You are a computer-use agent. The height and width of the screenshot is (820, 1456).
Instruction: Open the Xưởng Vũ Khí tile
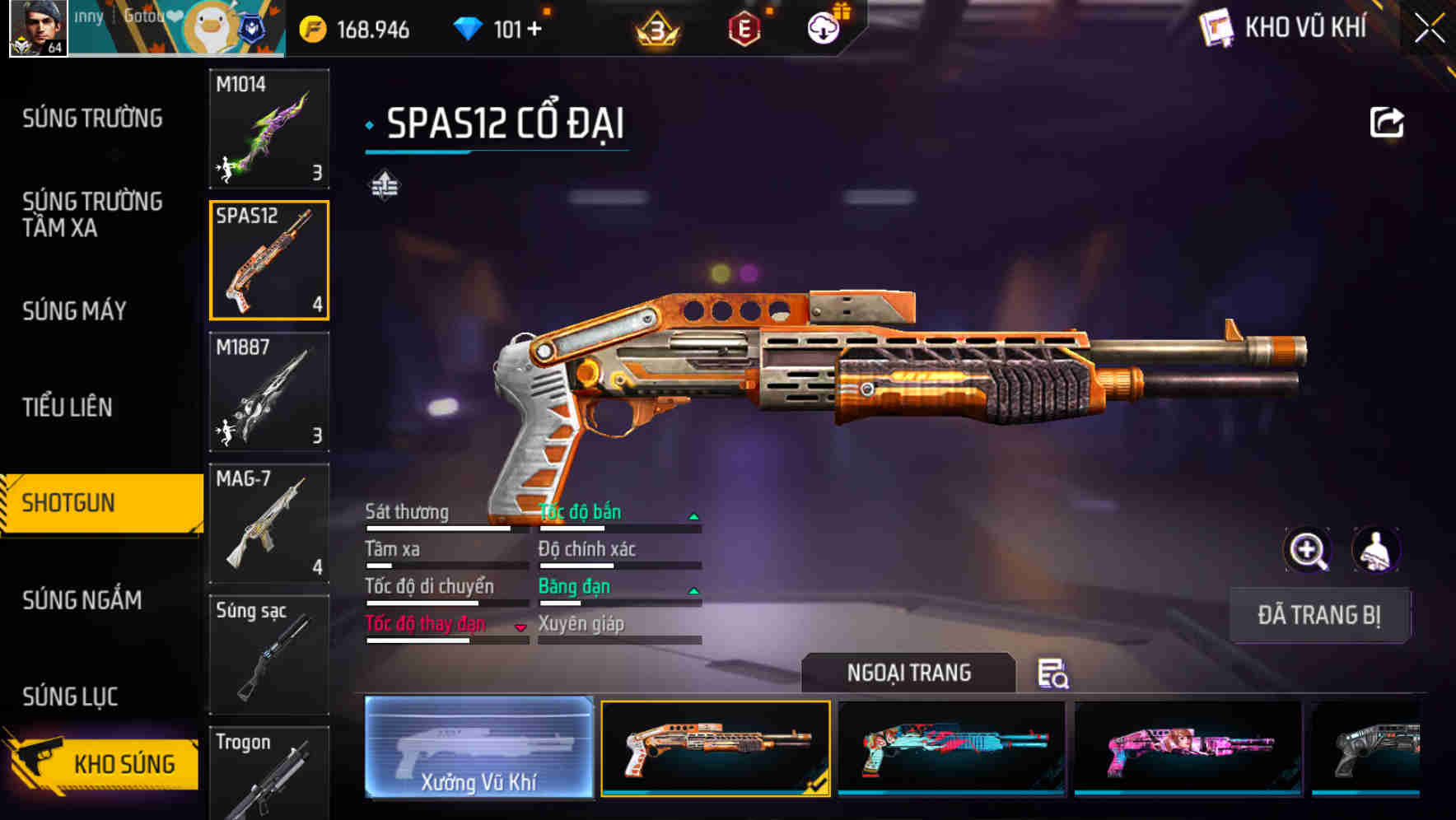coord(478,748)
